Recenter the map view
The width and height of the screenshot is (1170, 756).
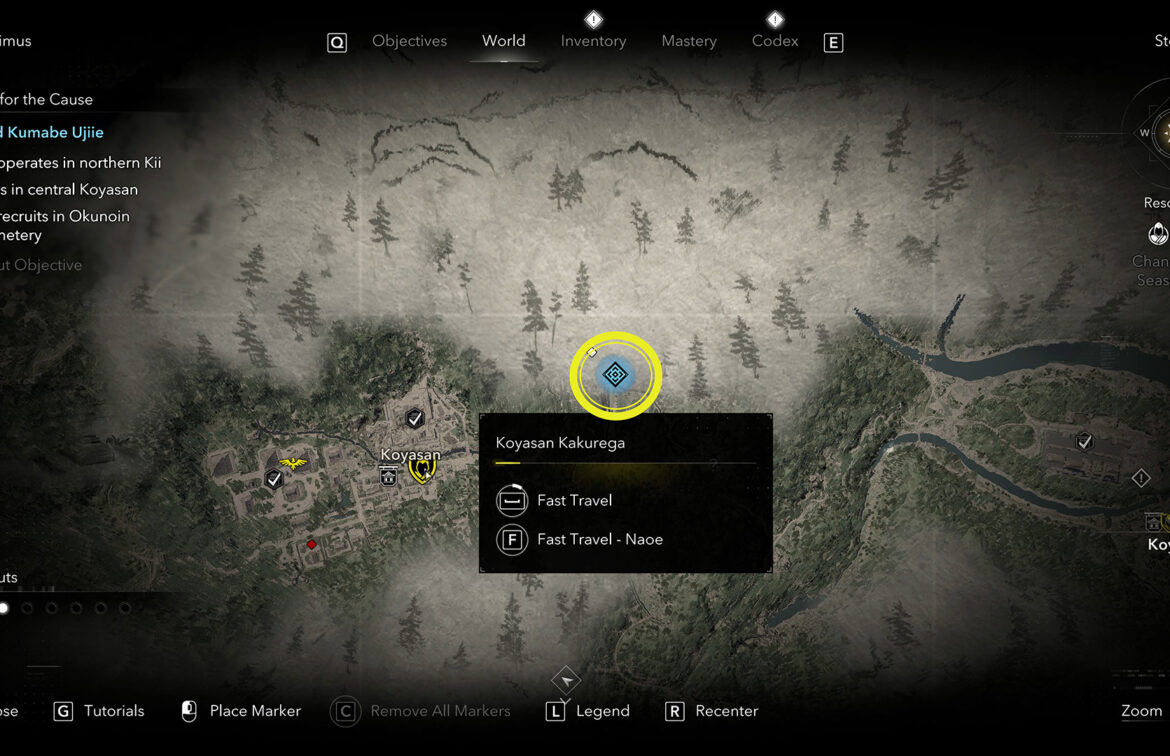click(726, 711)
